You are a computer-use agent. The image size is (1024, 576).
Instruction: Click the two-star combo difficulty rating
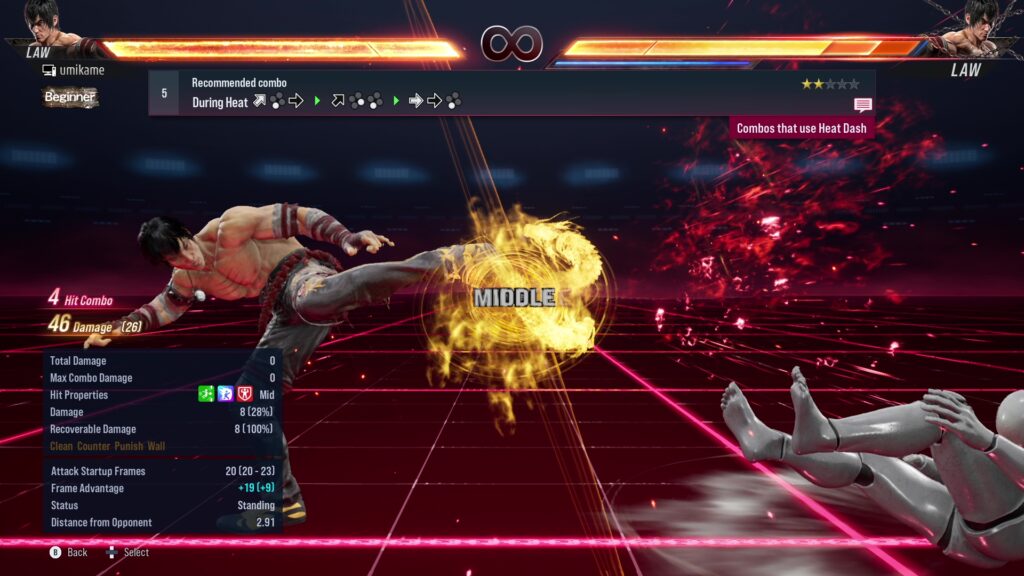tap(829, 84)
